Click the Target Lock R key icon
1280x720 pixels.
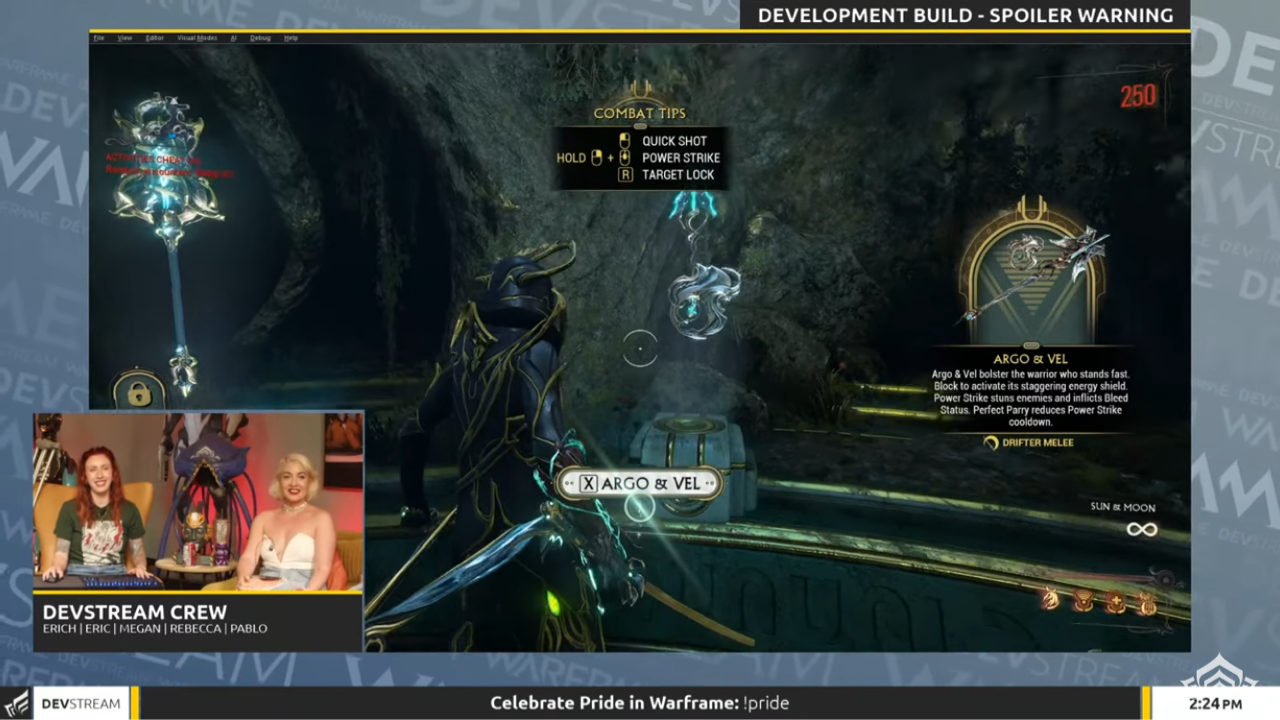pos(624,173)
